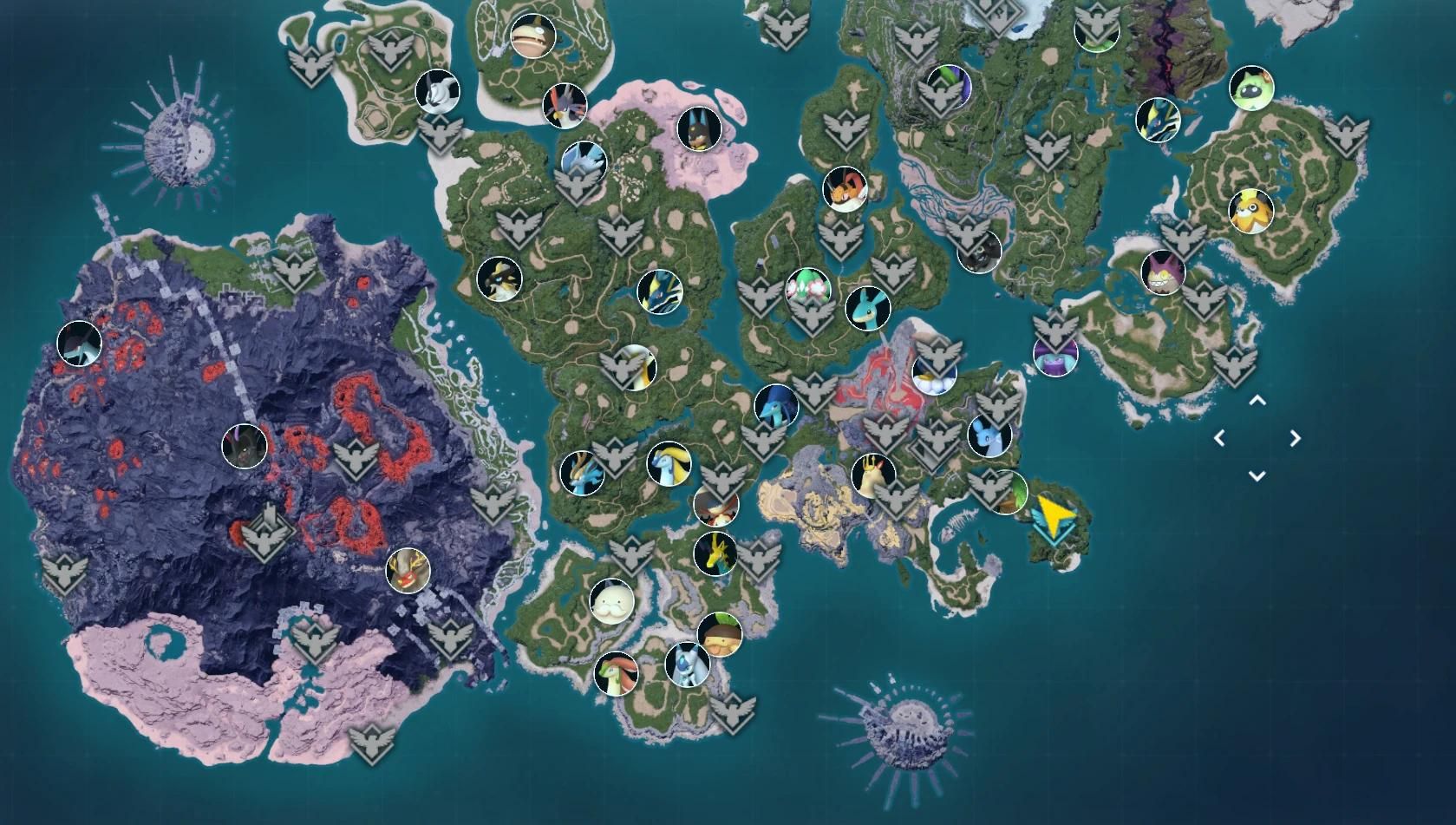Open the Penking boss marker
The width and height of the screenshot is (1456, 825).
click(440, 91)
